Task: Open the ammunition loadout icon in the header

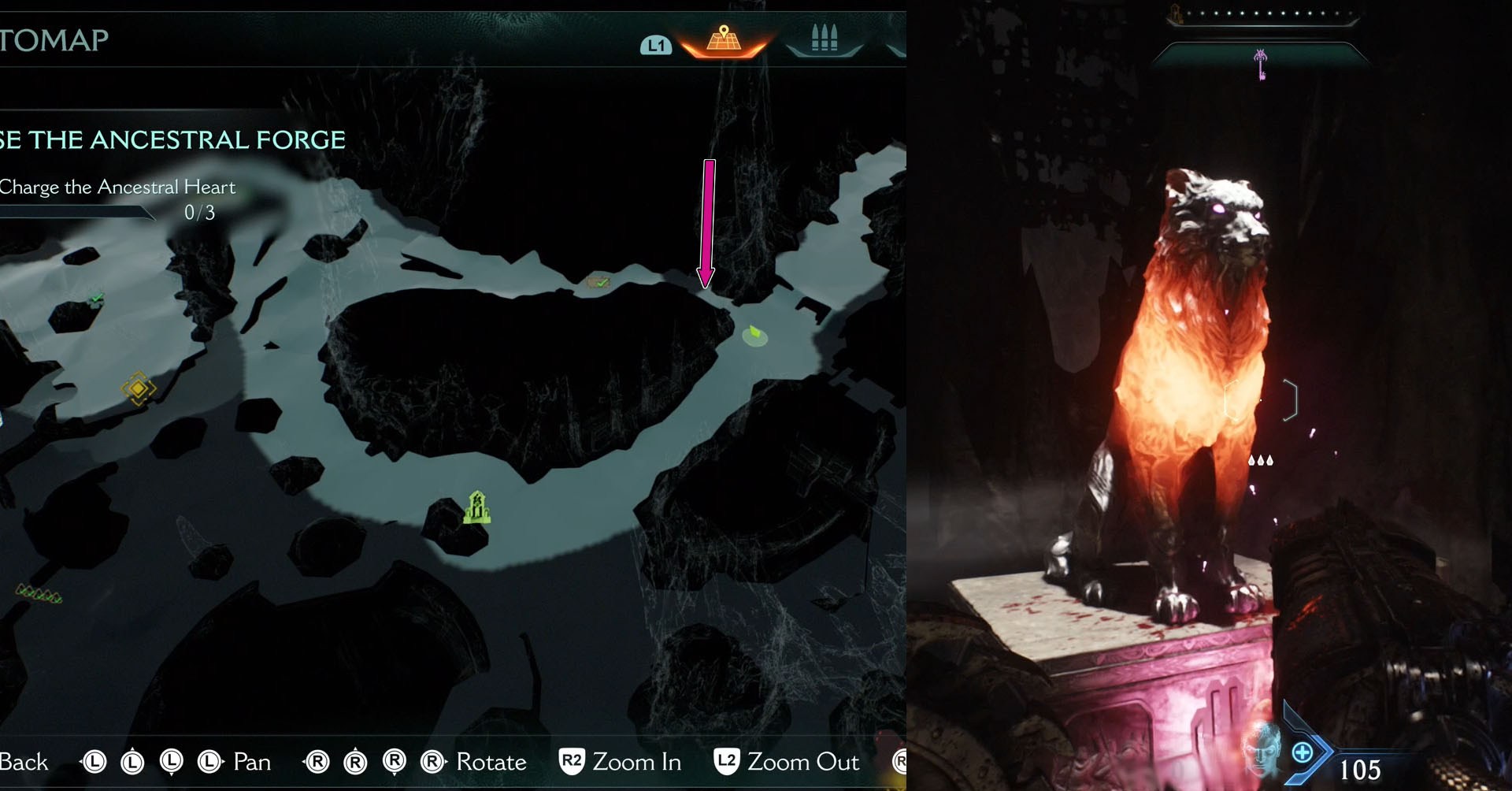Action: pyautogui.click(x=824, y=36)
